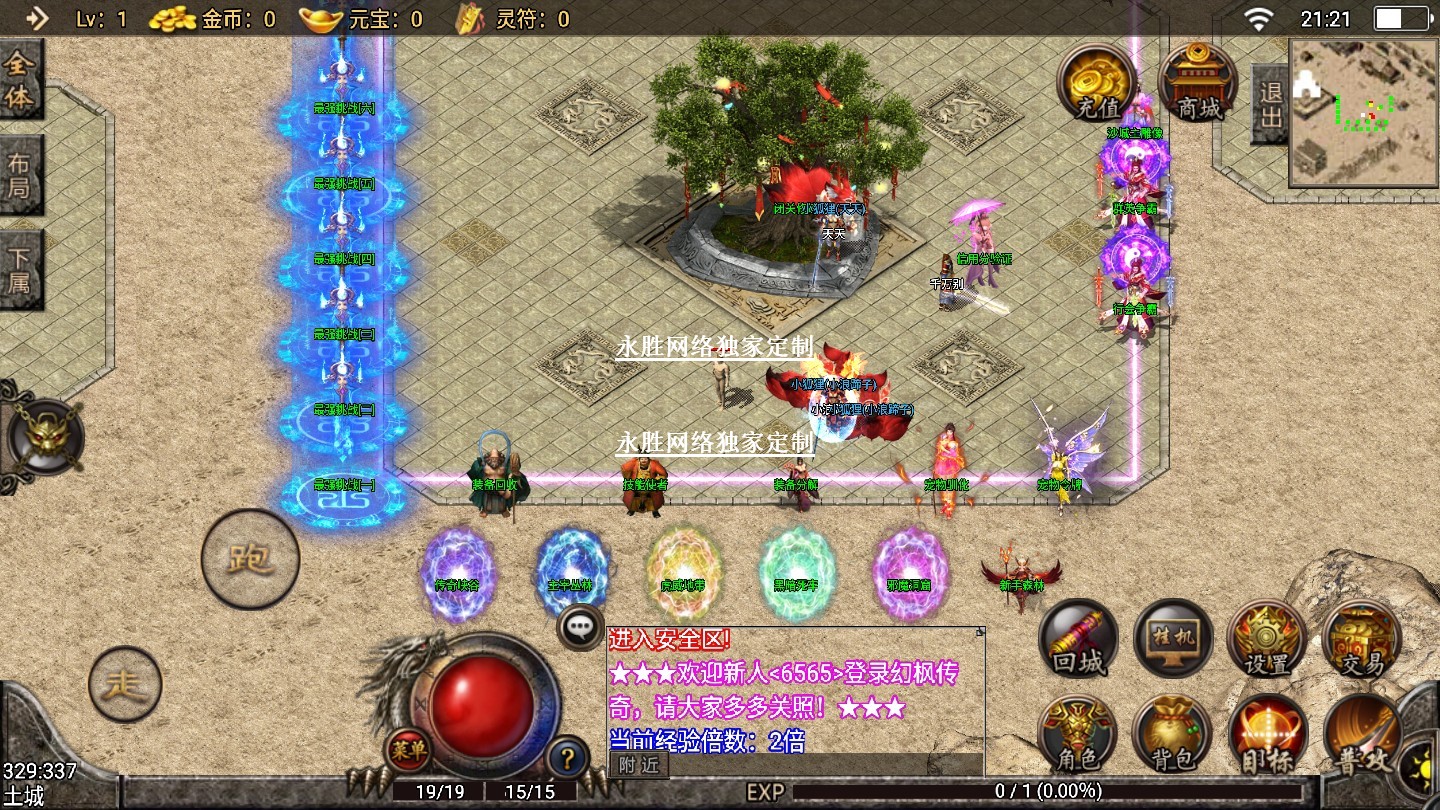Use the 回城 return-to-town scroll

click(1078, 639)
